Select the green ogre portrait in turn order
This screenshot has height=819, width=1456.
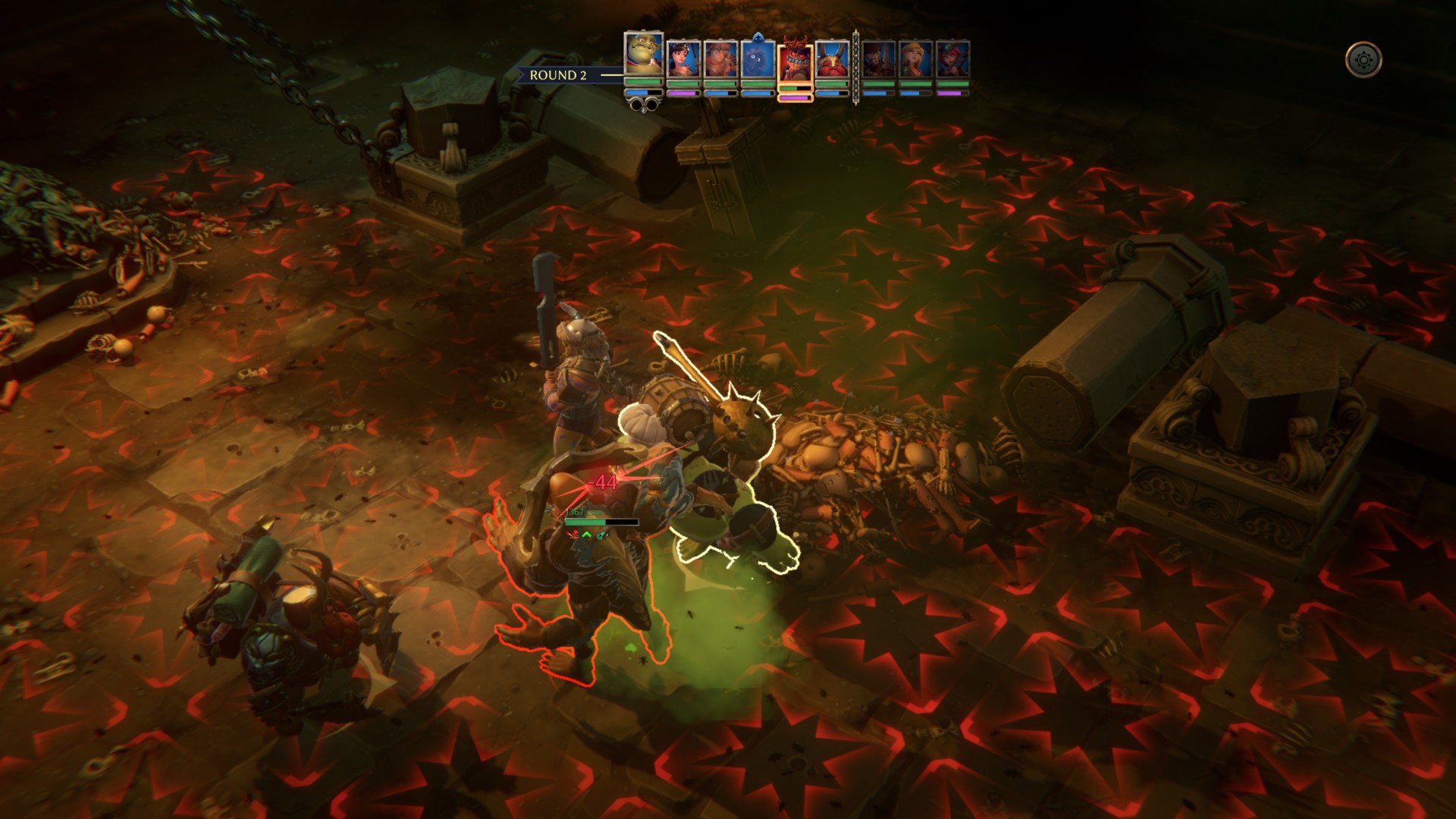(643, 53)
